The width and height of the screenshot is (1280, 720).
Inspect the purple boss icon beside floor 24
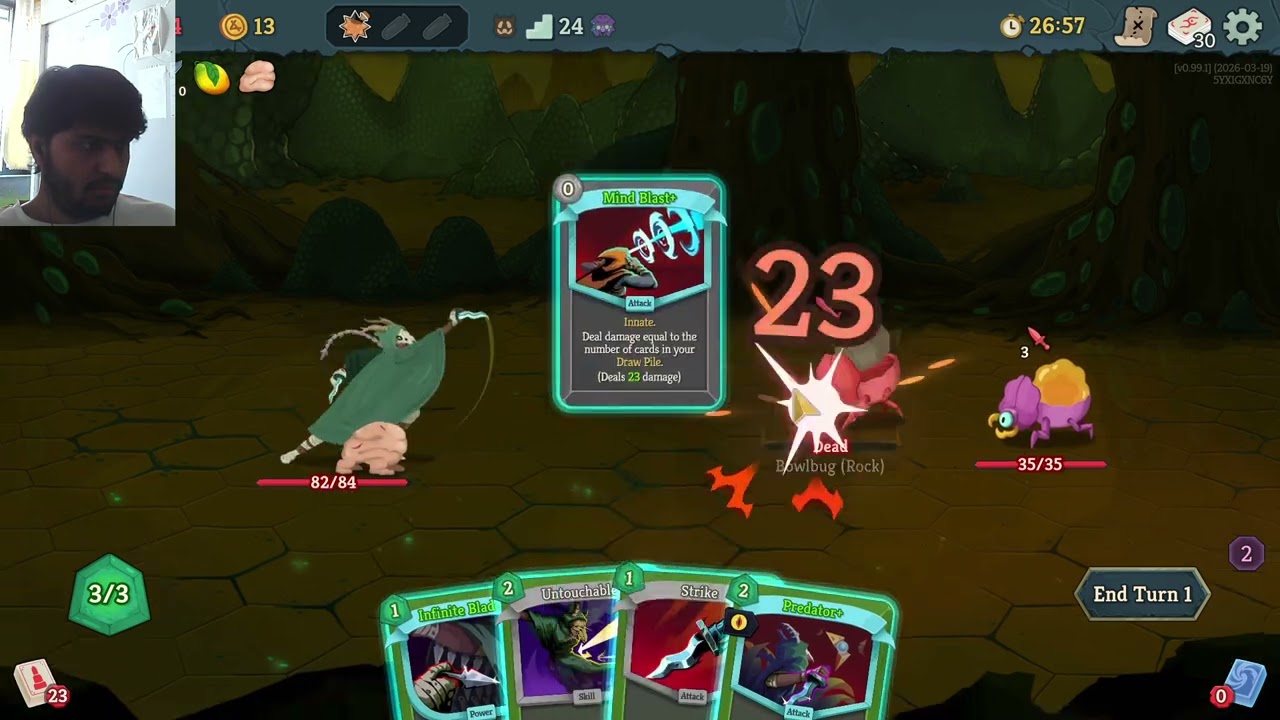pyautogui.click(x=602, y=27)
